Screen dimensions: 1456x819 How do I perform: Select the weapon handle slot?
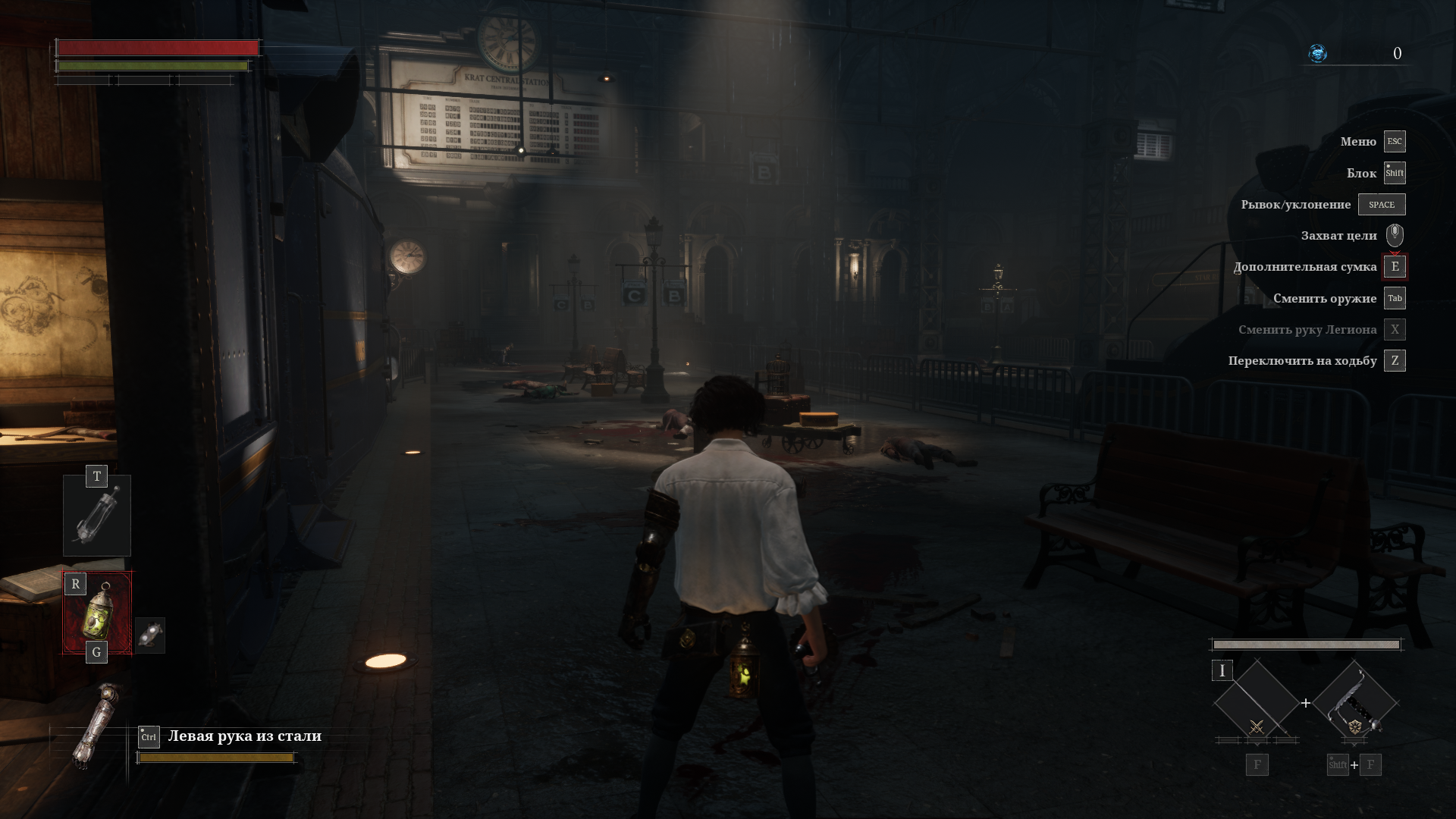(1355, 703)
